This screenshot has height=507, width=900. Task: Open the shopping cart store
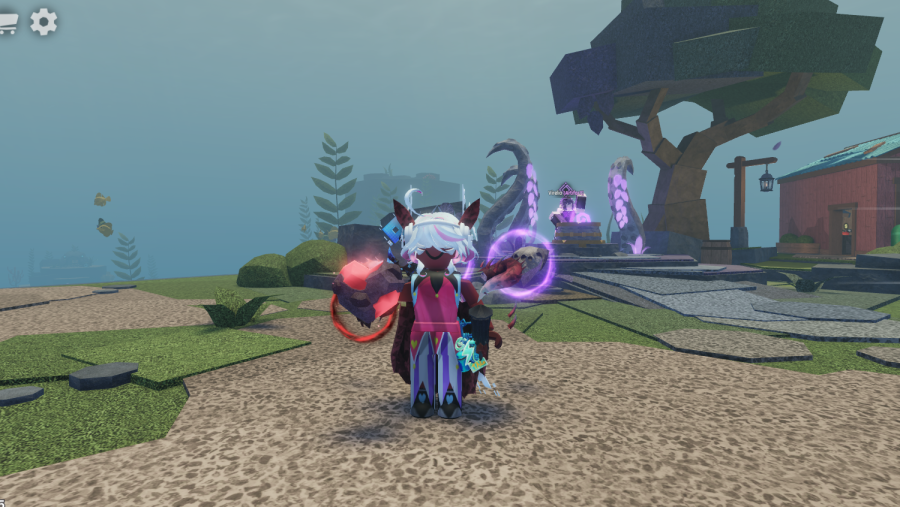click(x=8, y=21)
